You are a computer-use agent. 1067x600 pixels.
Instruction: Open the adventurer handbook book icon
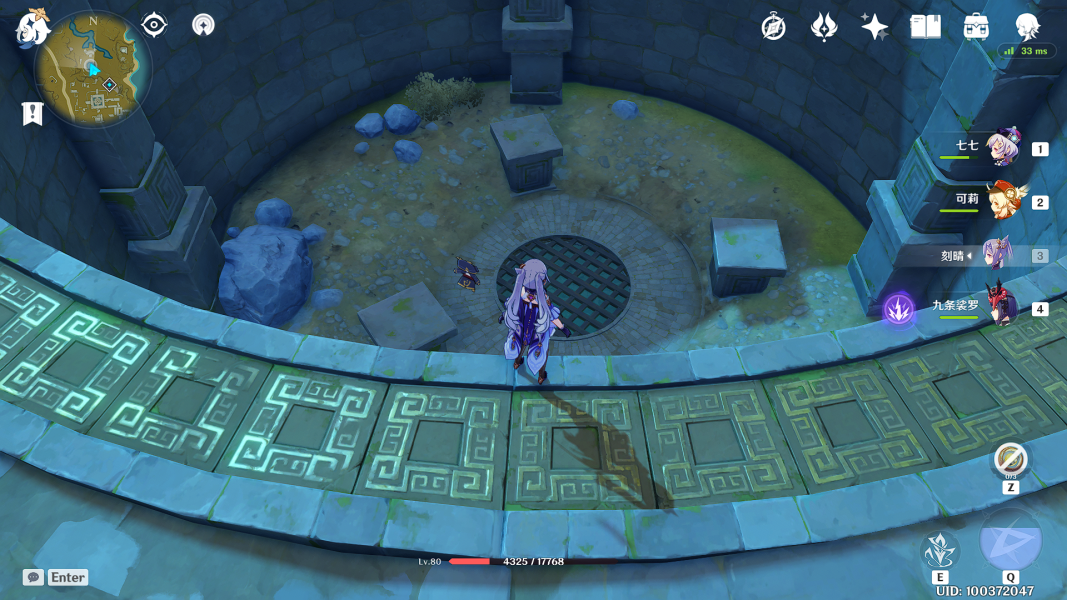tap(925, 27)
